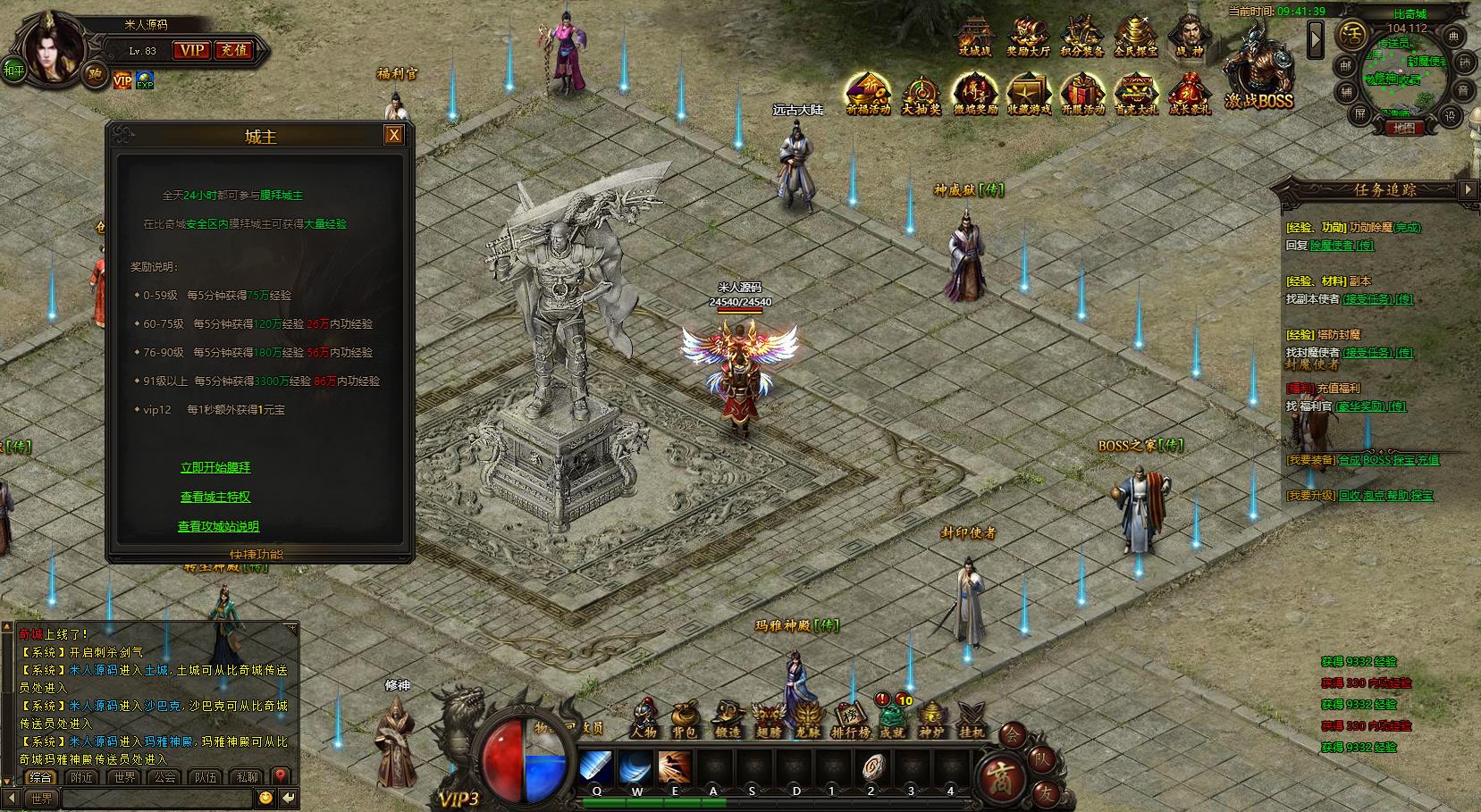
Task: Click the chat emoji smiley button
Action: point(265,798)
